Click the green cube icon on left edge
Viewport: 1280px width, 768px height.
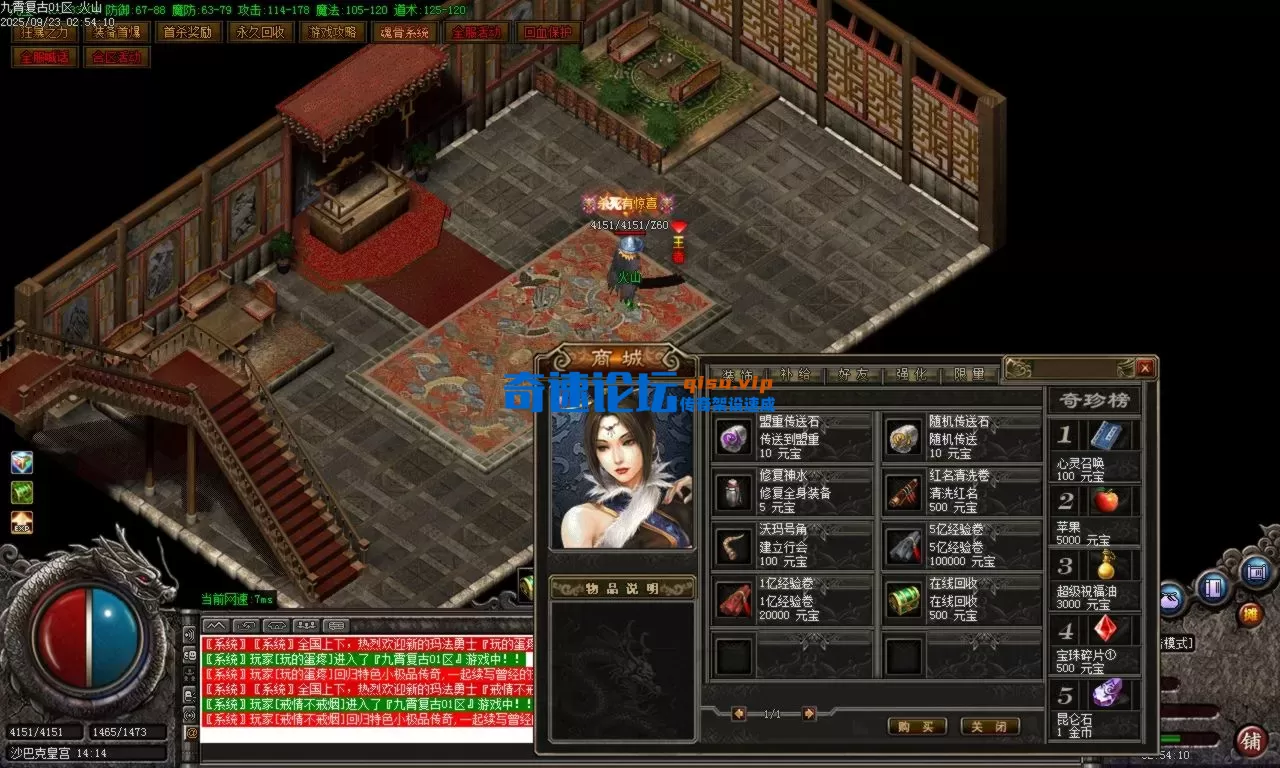23,492
